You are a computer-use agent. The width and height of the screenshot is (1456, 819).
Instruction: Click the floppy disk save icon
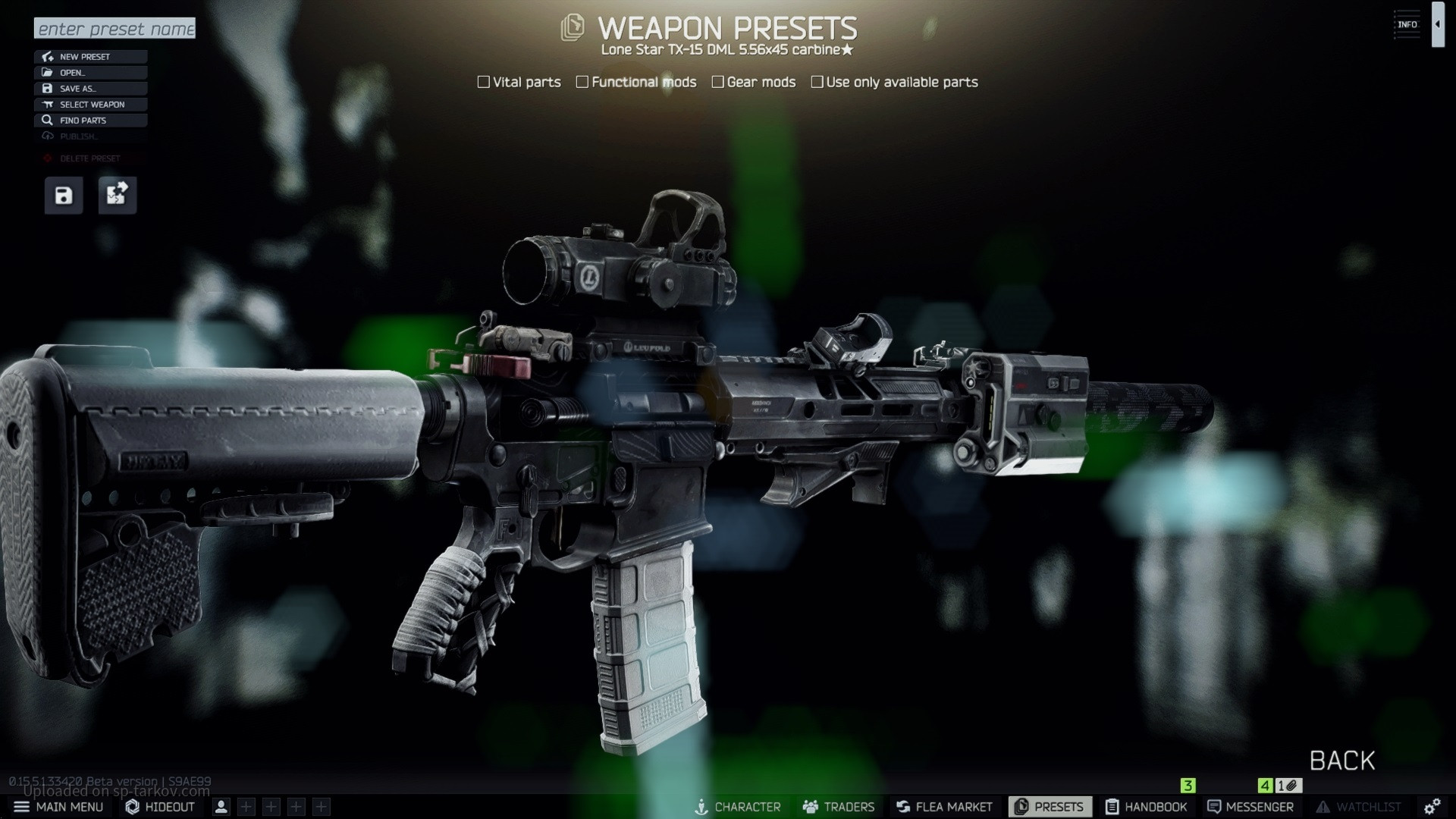pos(64,196)
